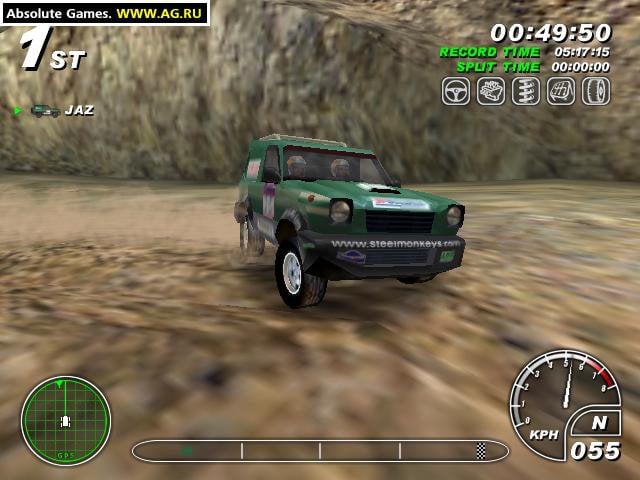Click the checkered finish marker on progress bar
Viewport: 640px width, 480px height.
tap(481, 450)
